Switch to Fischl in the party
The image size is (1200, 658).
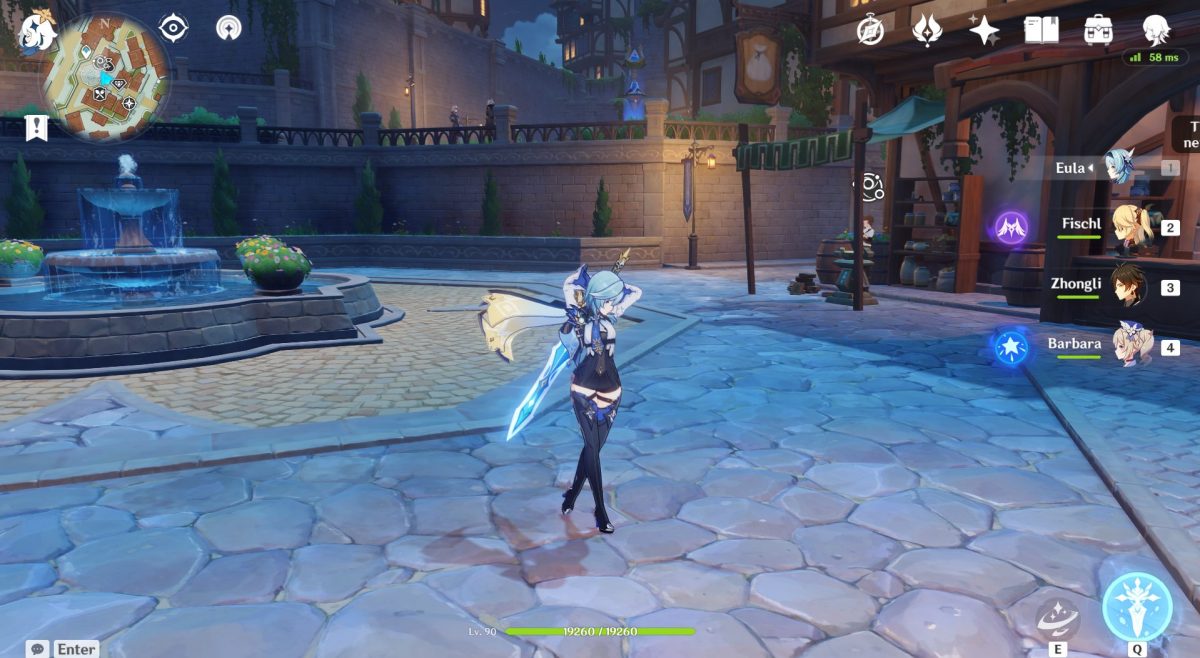point(1133,226)
